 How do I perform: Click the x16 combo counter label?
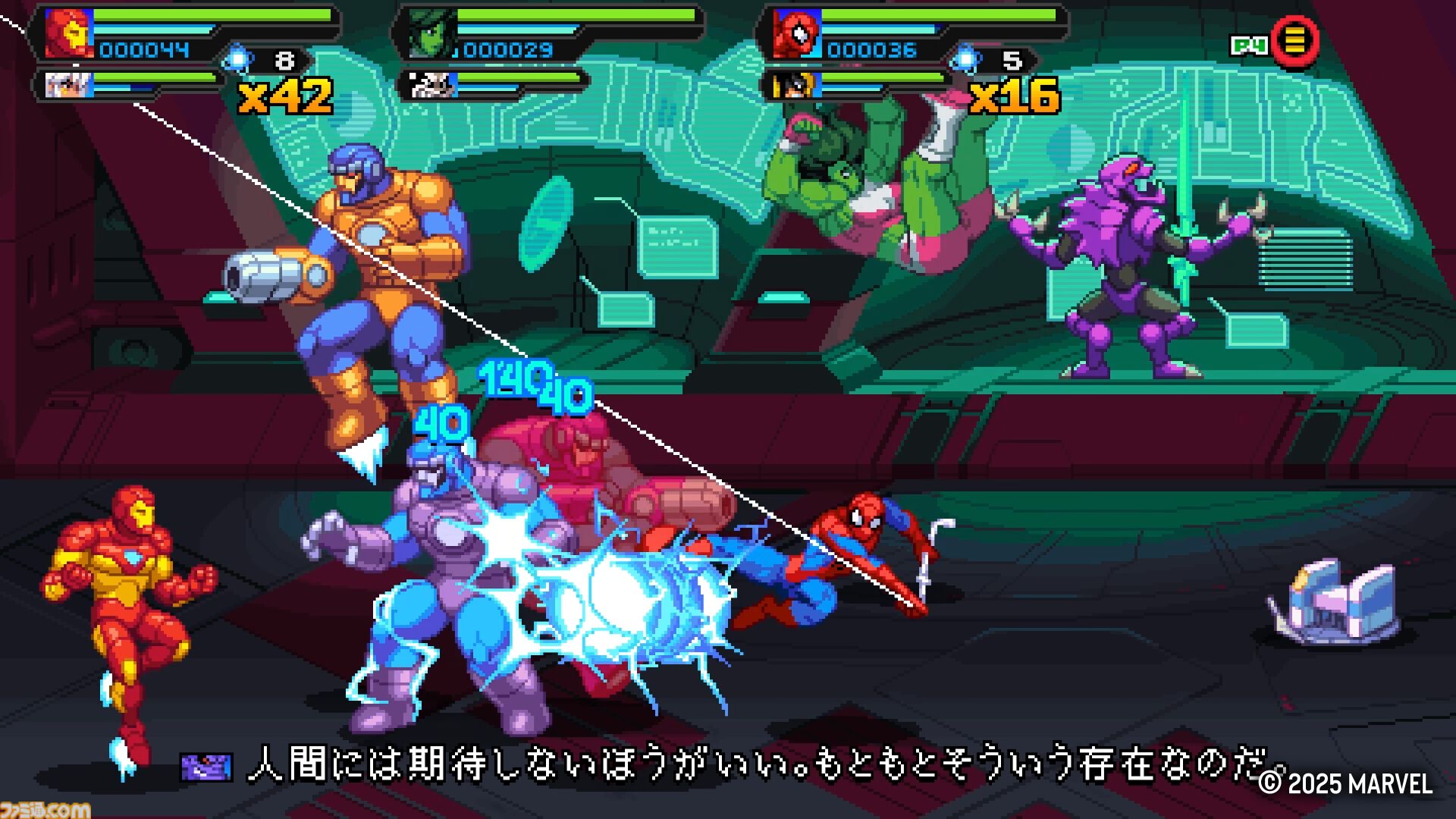click(1016, 96)
